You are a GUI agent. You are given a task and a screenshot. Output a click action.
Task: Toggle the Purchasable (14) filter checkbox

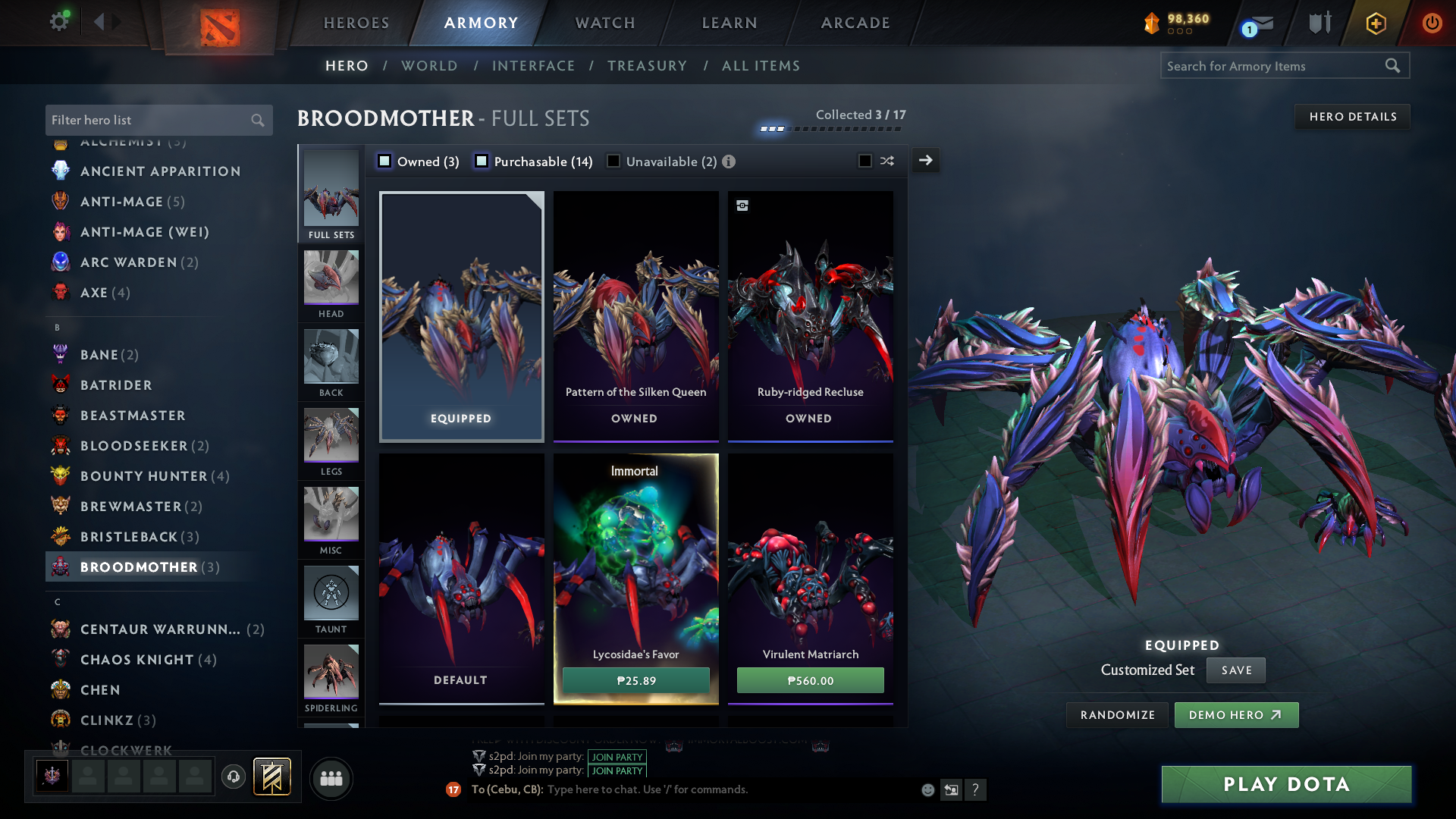(482, 162)
